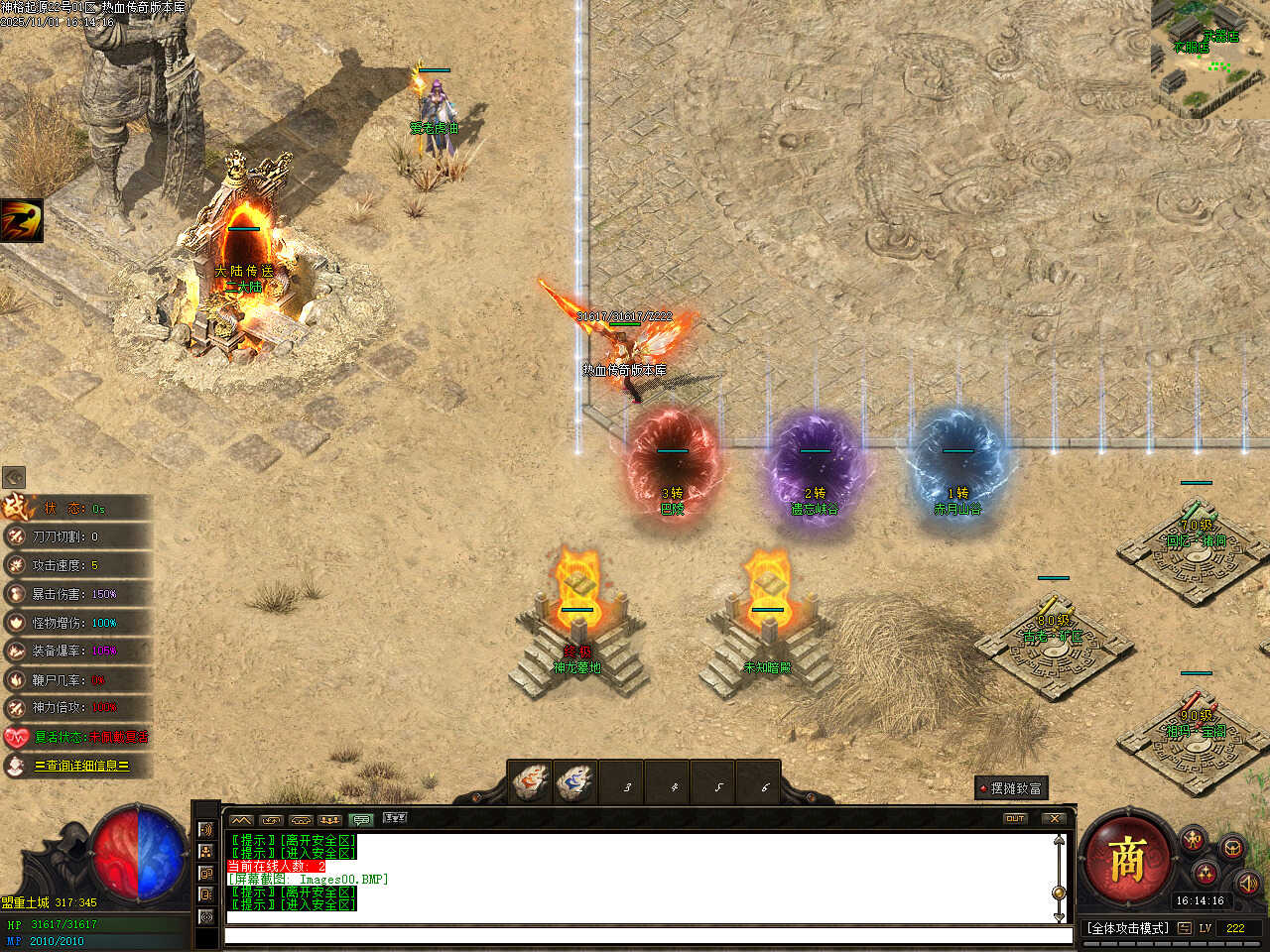Use the red potion in hotbar slot one

click(532, 783)
